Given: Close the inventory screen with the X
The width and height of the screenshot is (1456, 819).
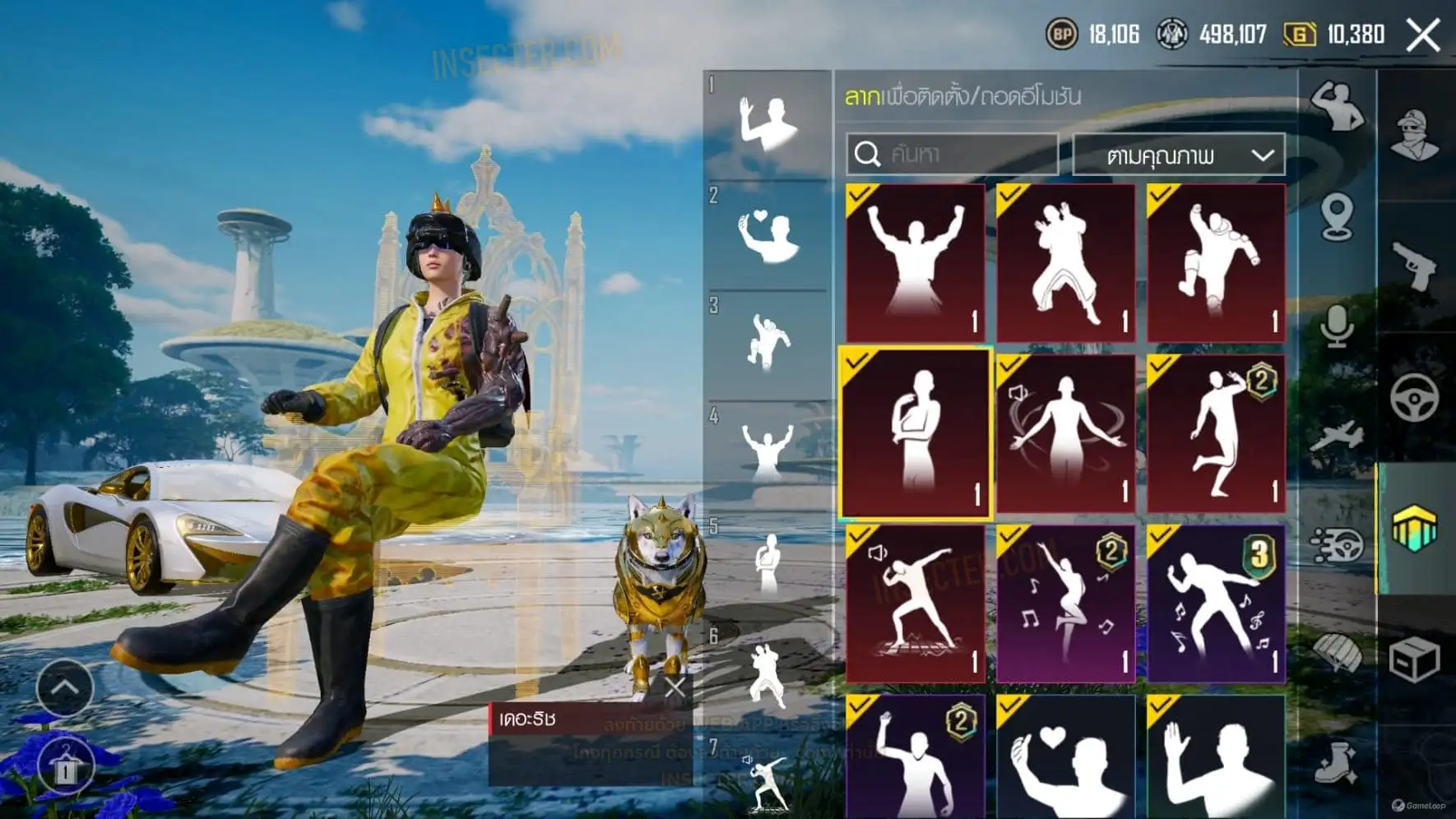Looking at the screenshot, I should (1422, 35).
